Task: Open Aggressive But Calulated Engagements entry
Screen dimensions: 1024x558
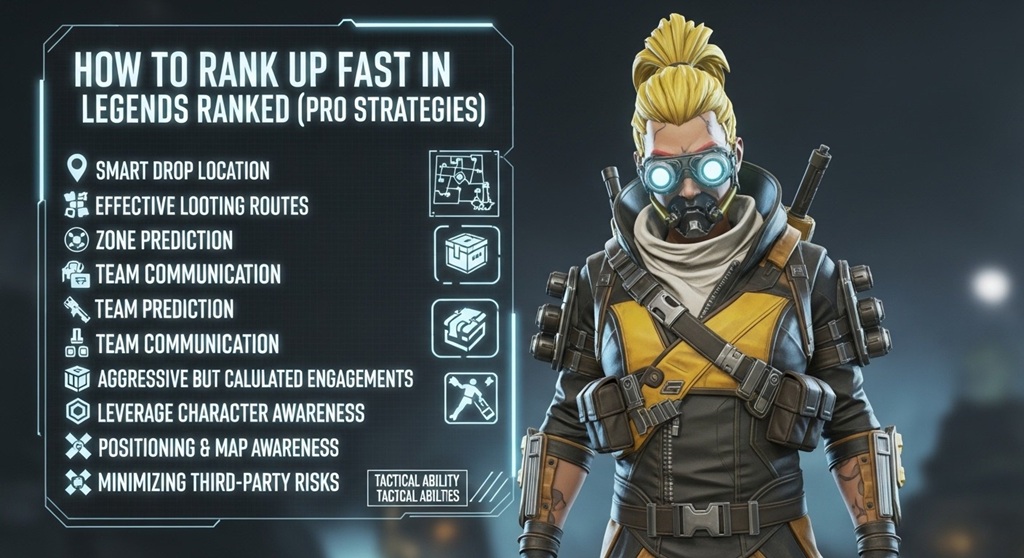Action: (x=254, y=379)
